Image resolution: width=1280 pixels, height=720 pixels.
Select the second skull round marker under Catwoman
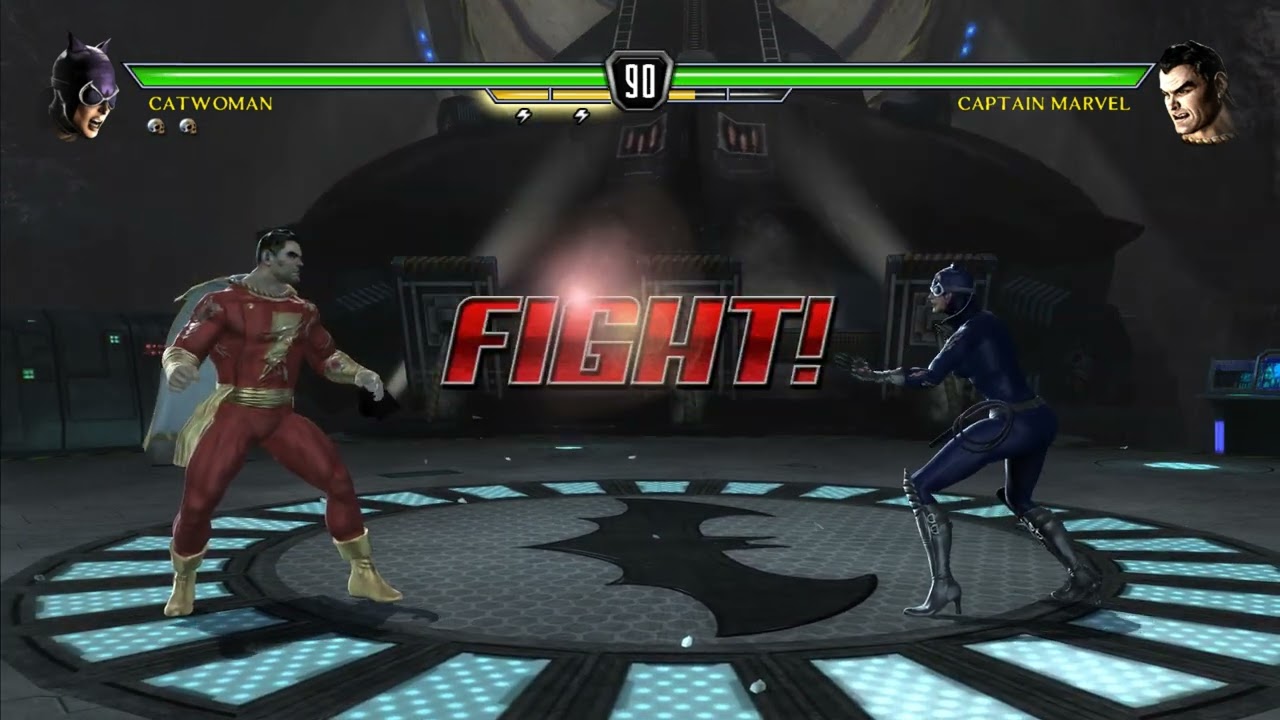(185, 125)
